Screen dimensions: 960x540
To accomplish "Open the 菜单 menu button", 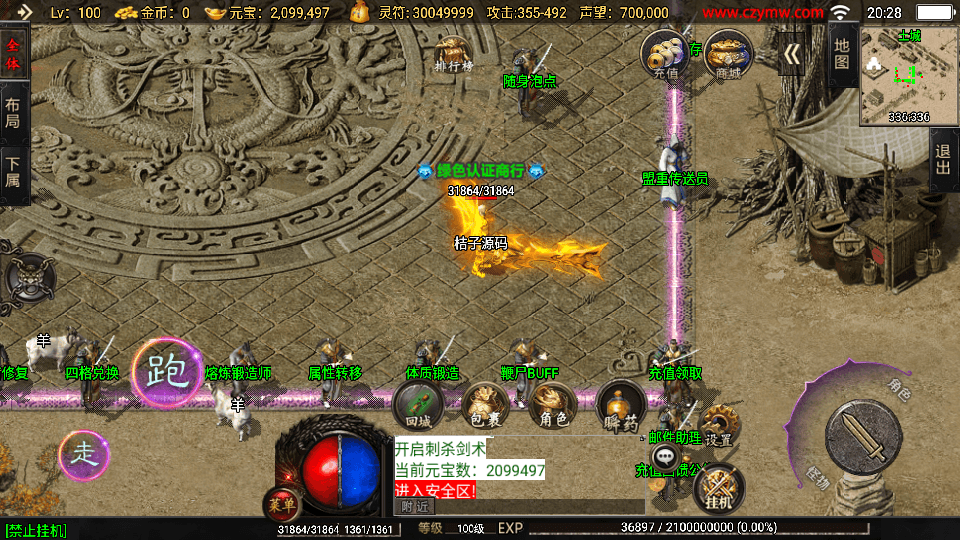I will pos(280,503).
